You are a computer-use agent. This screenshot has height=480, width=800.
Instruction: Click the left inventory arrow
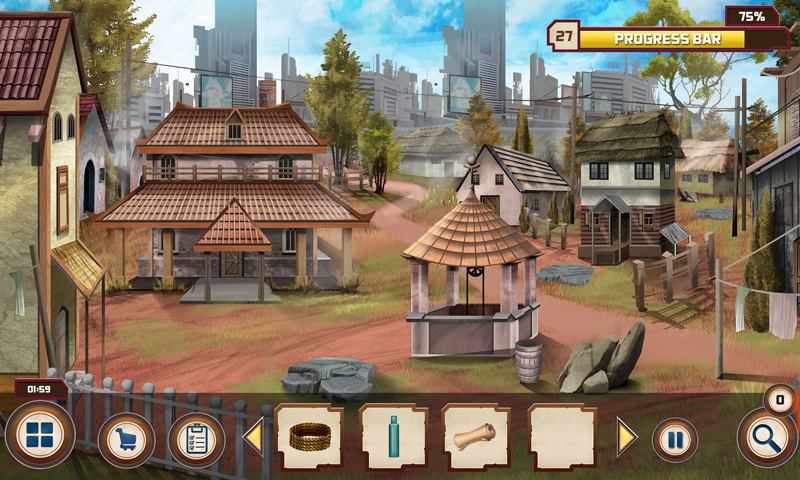[x=253, y=437]
